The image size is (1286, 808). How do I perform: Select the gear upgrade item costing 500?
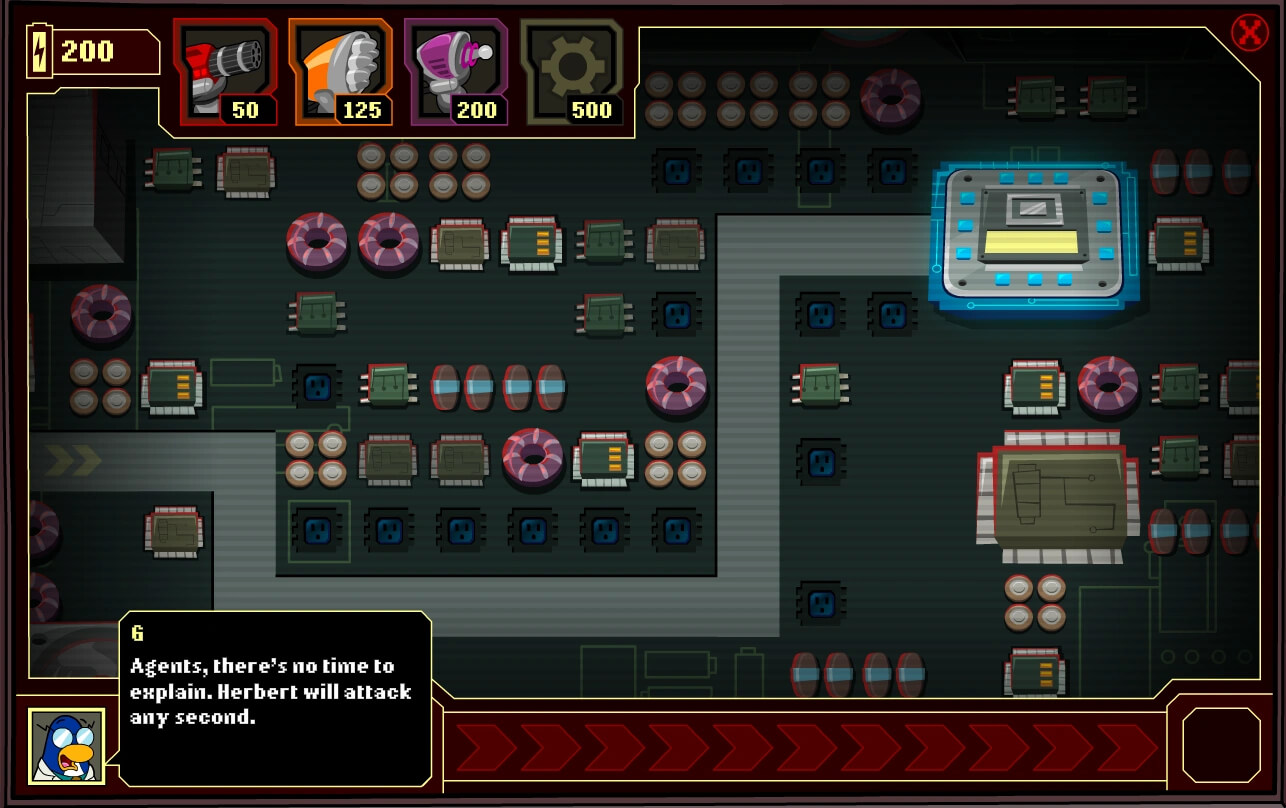tap(573, 73)
